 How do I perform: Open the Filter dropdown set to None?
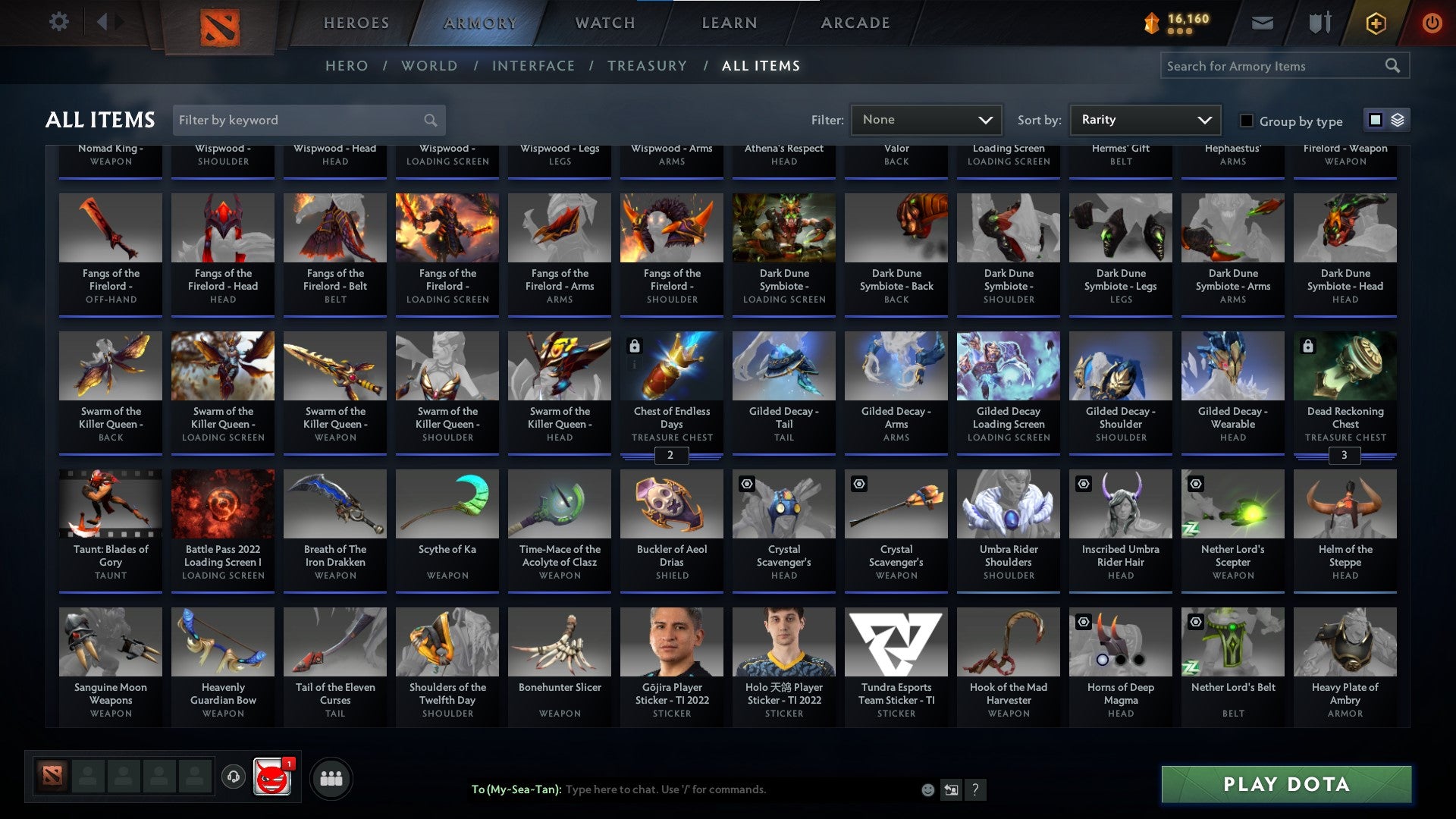tap(926, 119)
